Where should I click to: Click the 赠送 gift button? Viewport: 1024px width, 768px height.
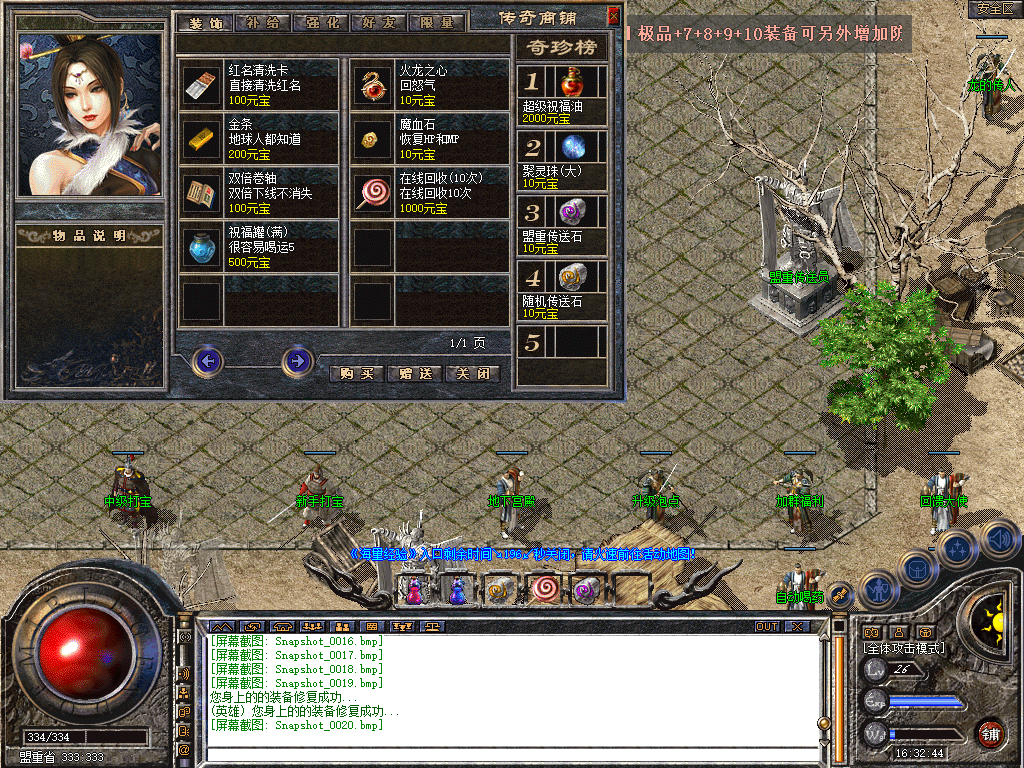pyautogui.click(x=414, y=374)
